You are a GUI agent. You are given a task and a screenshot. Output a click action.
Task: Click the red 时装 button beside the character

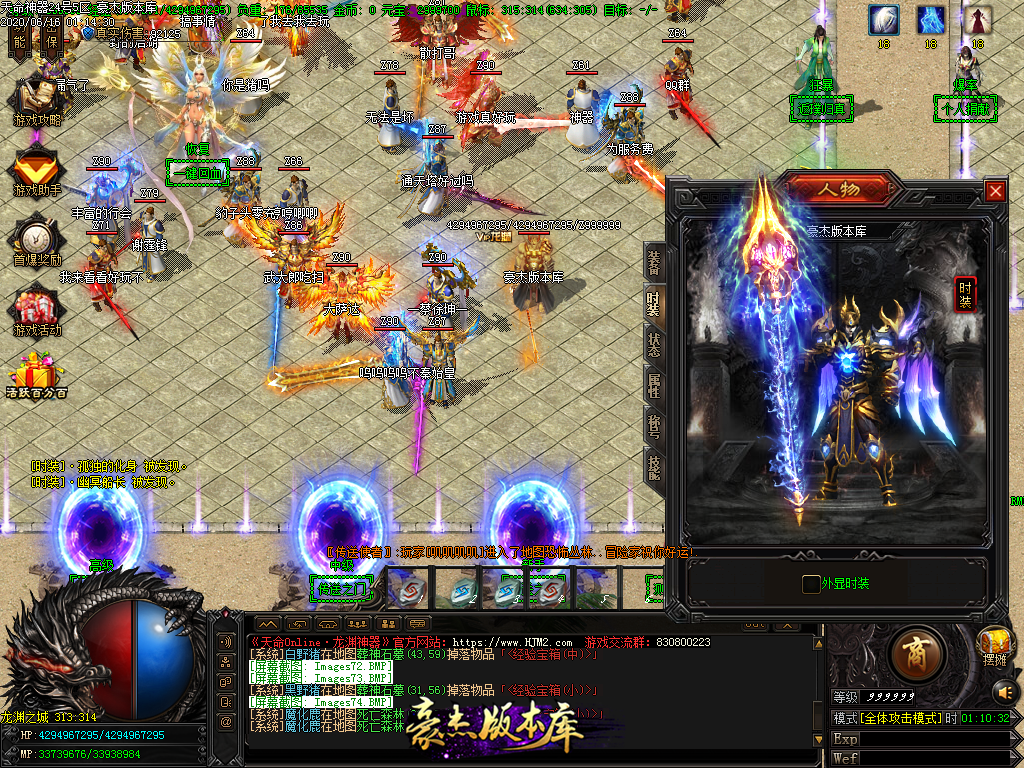tap(965, 294)
